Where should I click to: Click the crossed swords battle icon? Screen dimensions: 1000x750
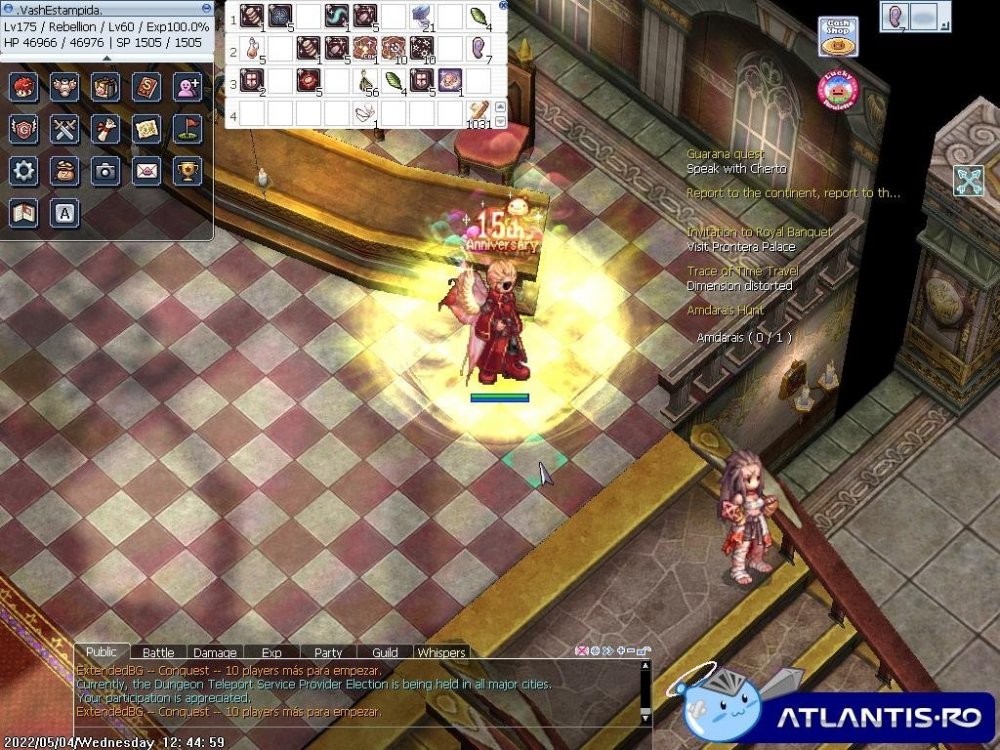click(64, 129)
